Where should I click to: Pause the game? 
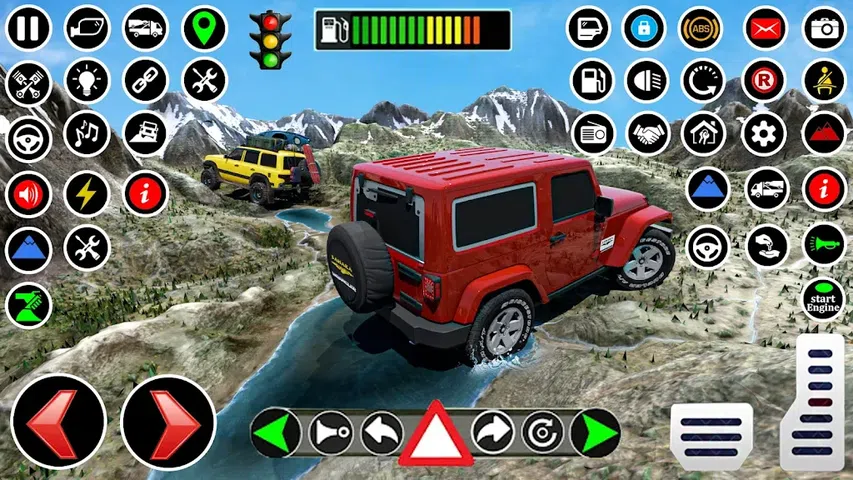[30, 28]
